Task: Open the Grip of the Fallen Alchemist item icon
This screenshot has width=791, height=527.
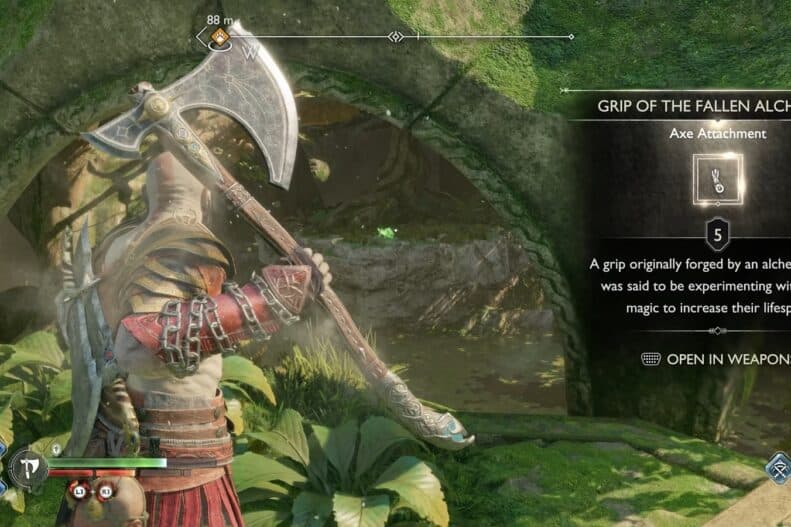Action: point(717,180)
